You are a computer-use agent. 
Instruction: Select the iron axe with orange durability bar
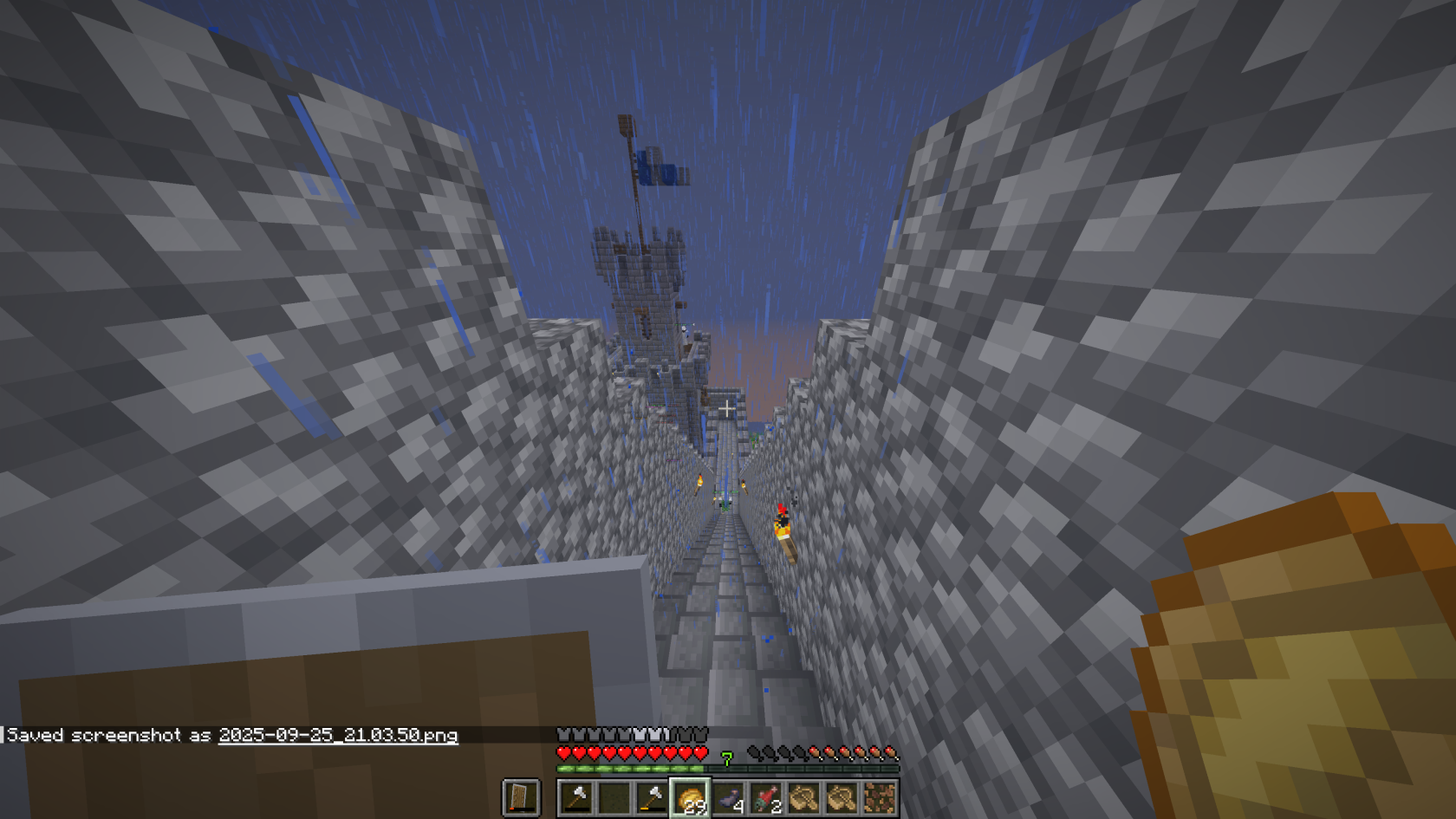[652, 797]
